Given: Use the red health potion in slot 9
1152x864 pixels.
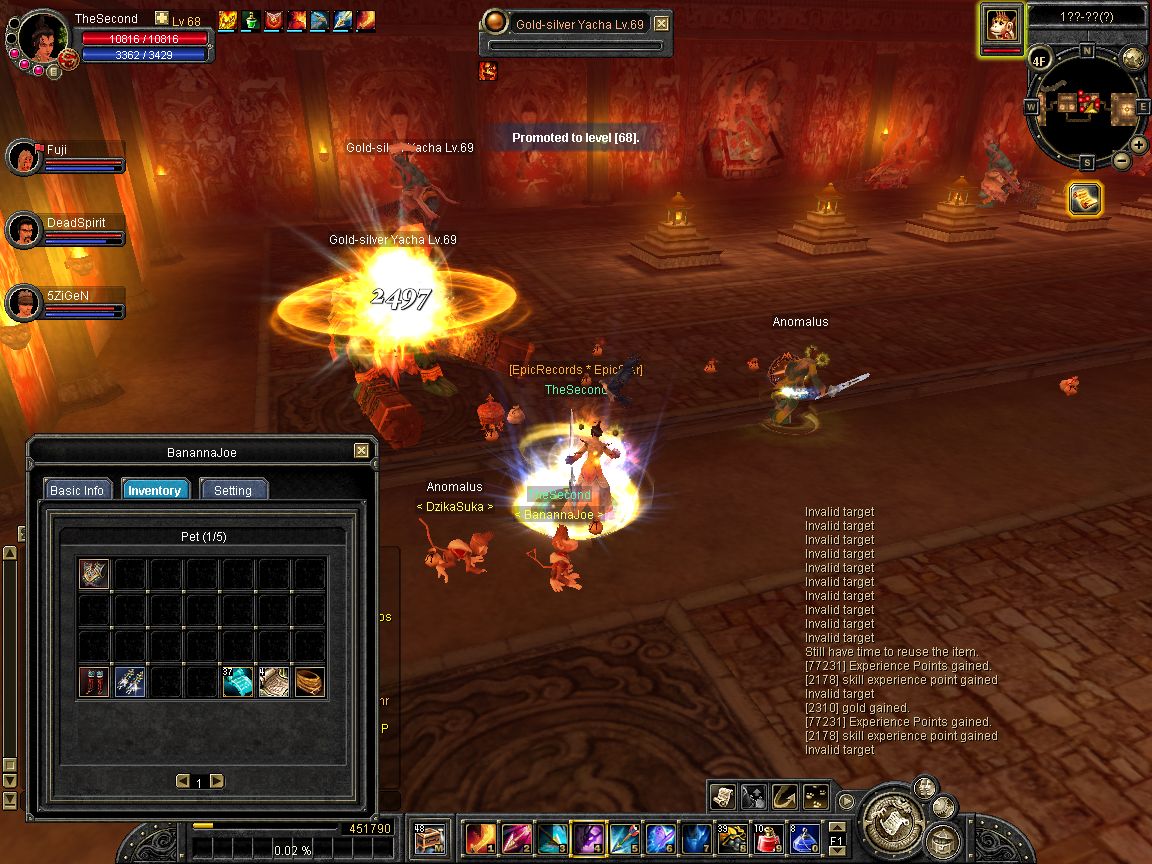Looking at the screenshot, I should 769,837.
